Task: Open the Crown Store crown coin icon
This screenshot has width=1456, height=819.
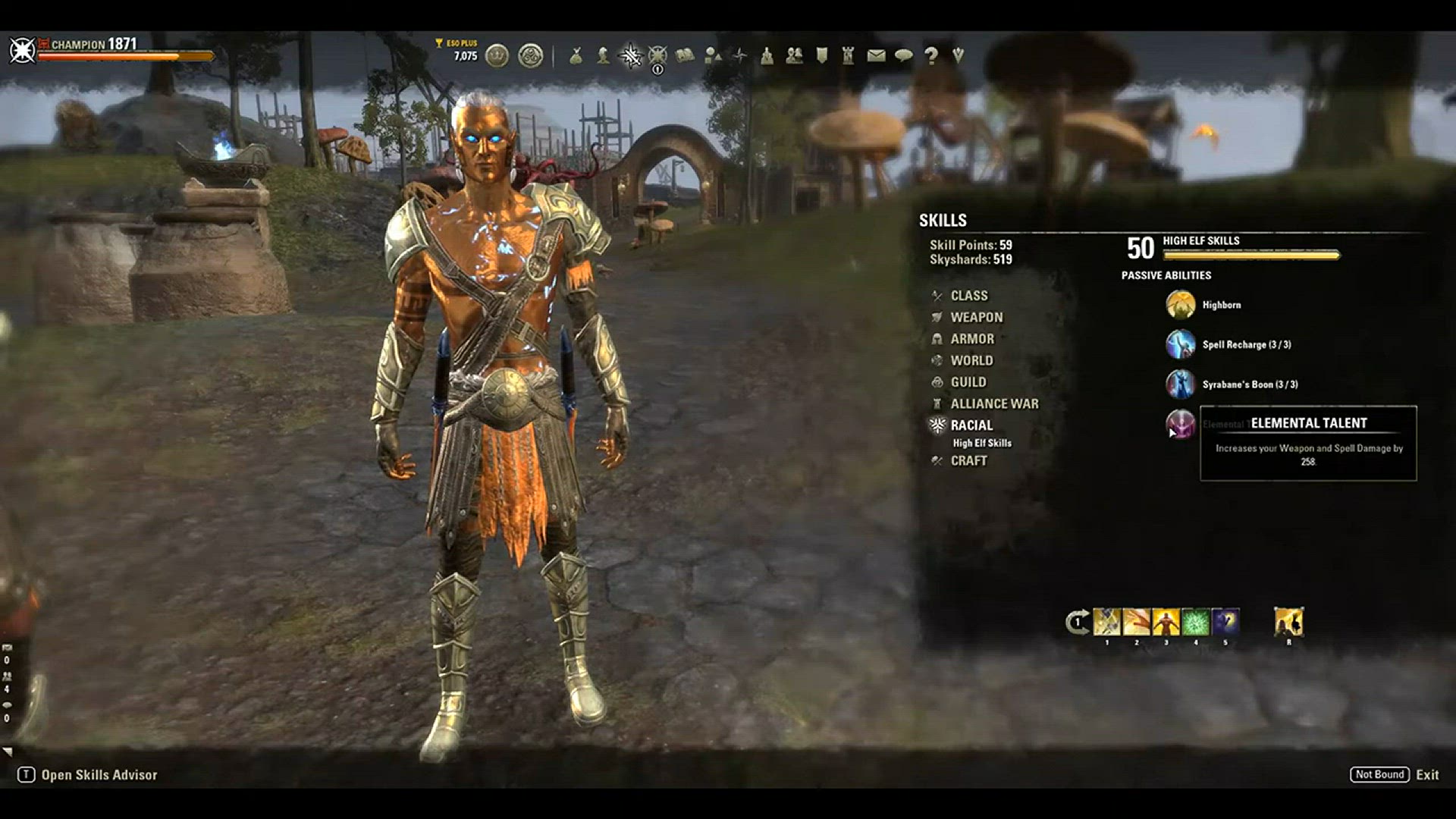Action: point(497,55)
